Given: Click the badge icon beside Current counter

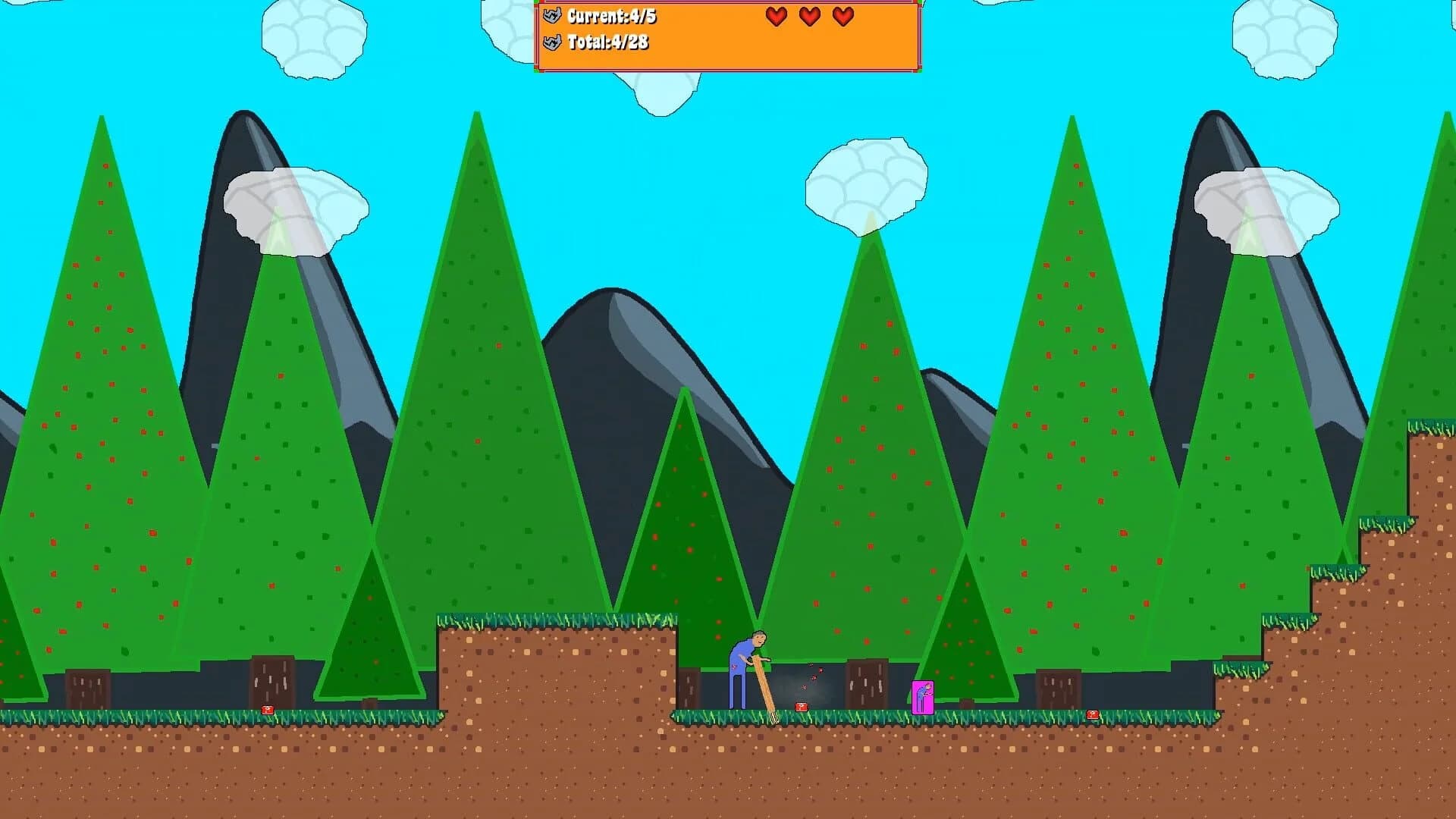Looking at the screenshot, I should point(551,14).
